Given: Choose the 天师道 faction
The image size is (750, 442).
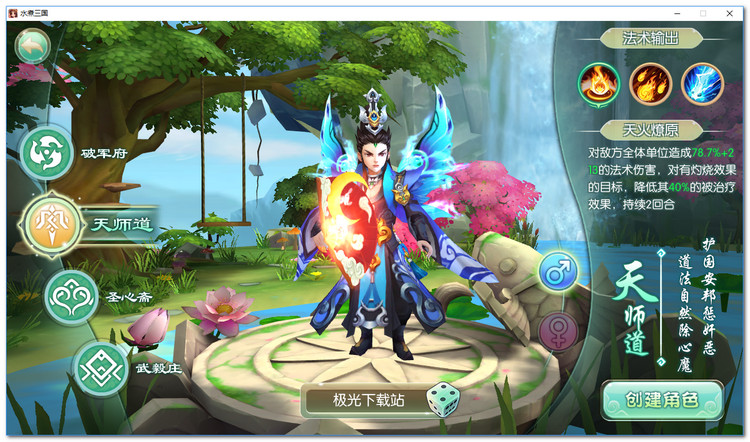Looking at the screenshot, I should [x=50, y=222].
